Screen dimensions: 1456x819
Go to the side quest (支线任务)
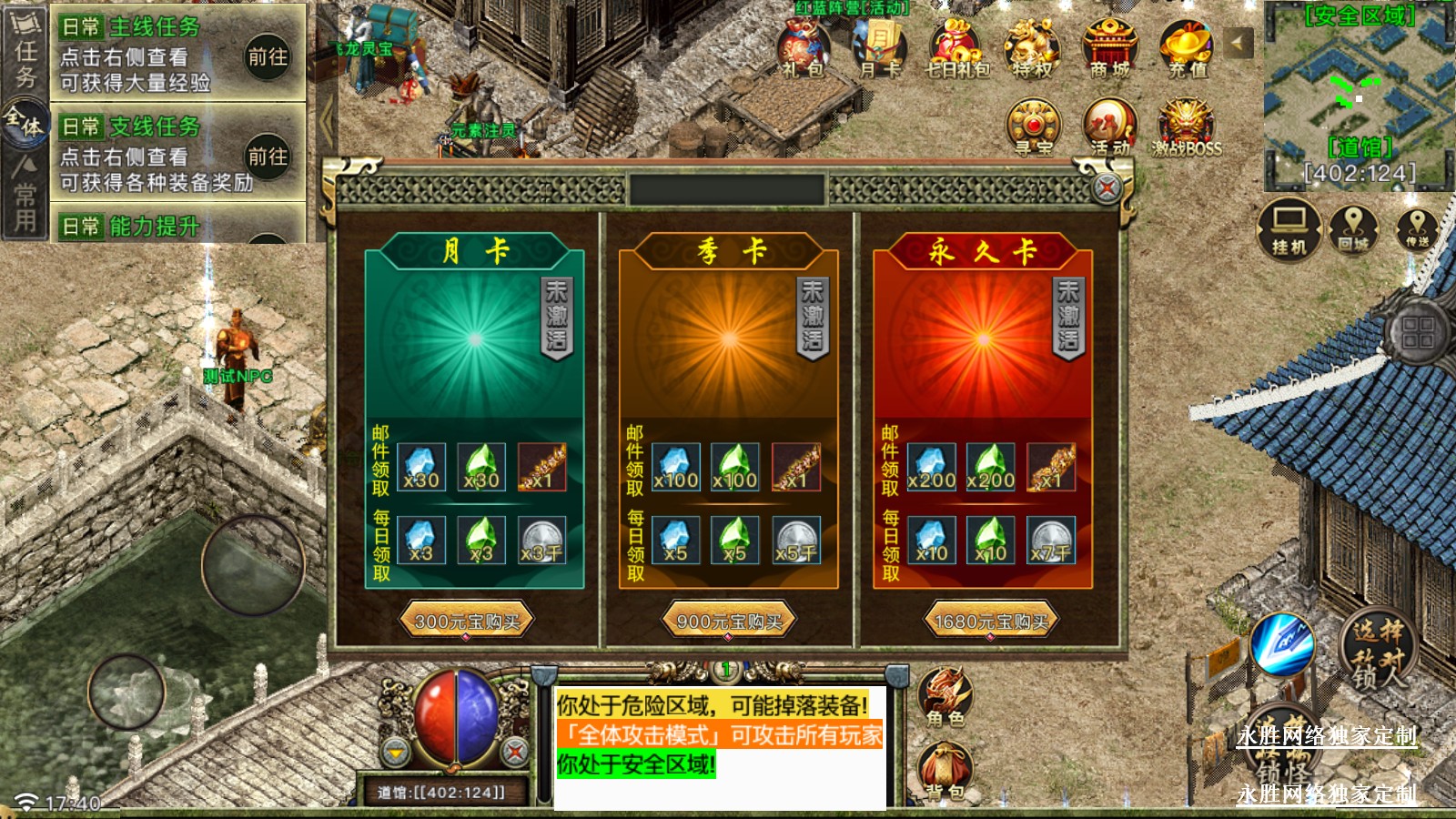tap(268, 157)
